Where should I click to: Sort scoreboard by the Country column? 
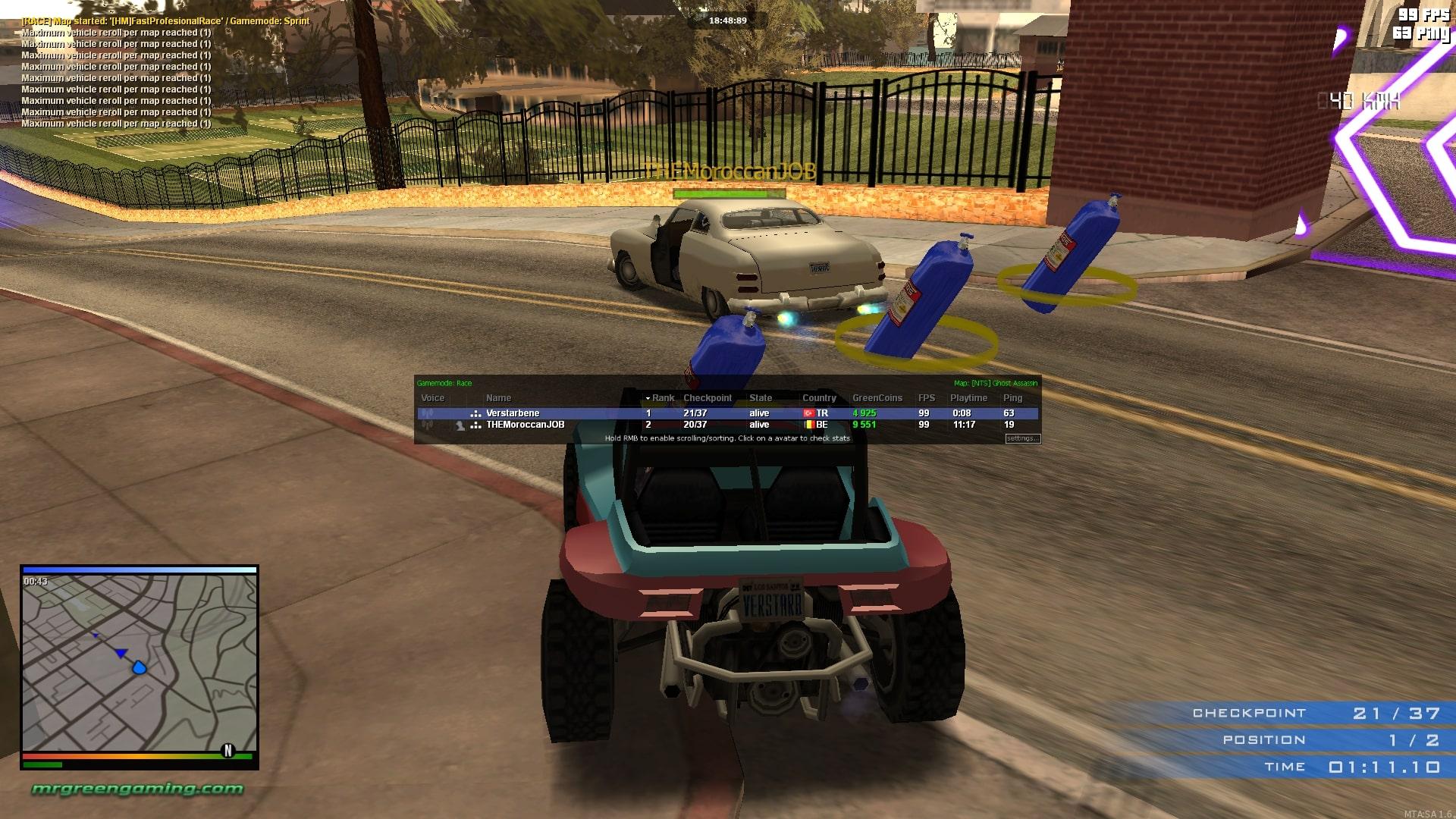819,398
